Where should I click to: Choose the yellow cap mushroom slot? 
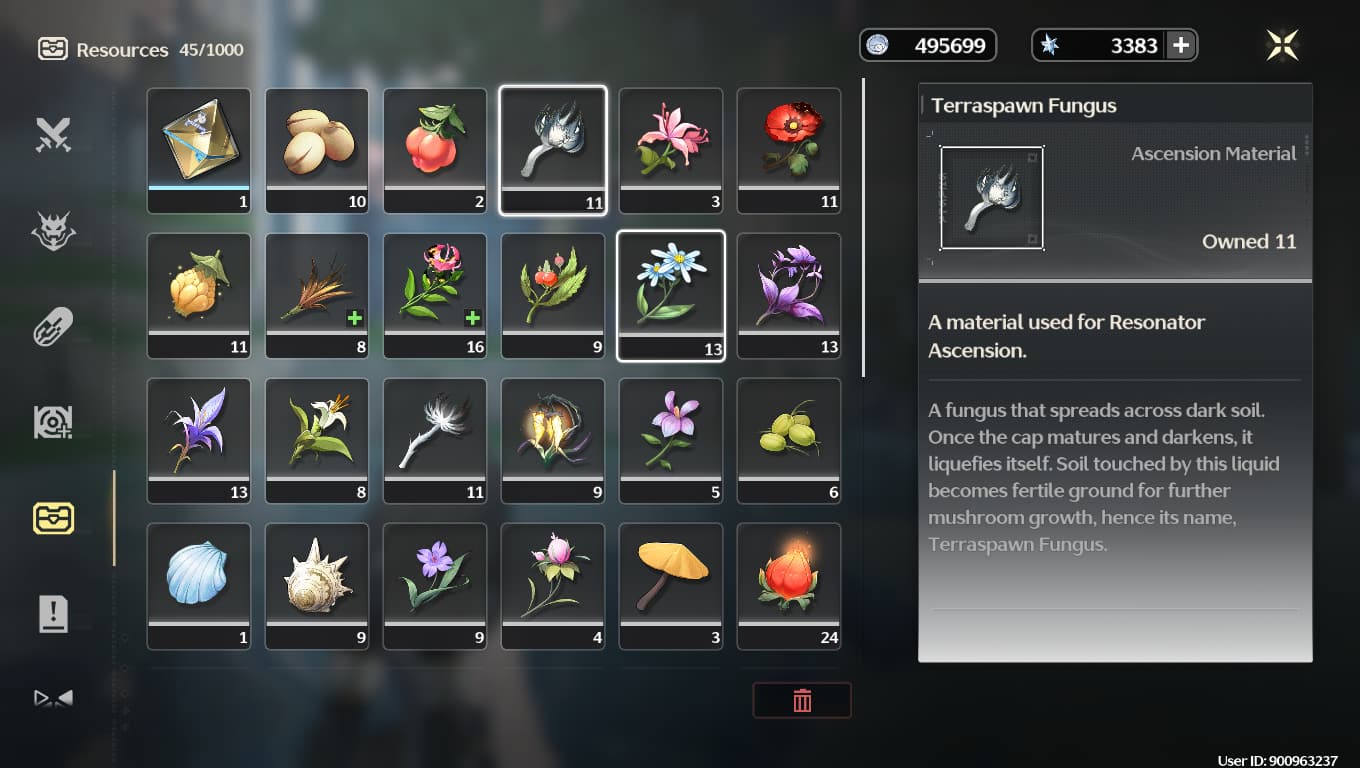671,585
